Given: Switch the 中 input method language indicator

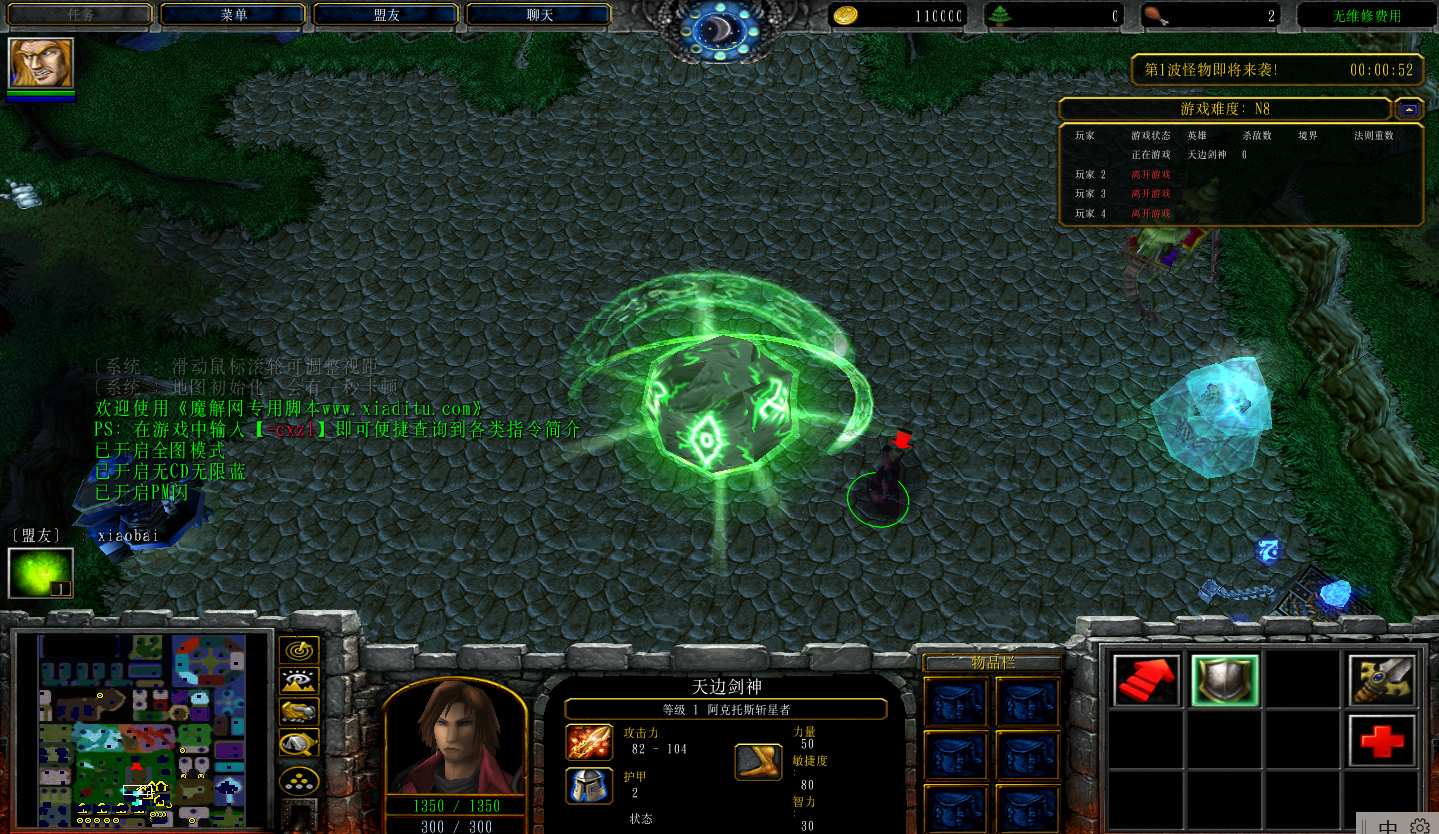Looking at the screenshot, I should point(1388,826).
